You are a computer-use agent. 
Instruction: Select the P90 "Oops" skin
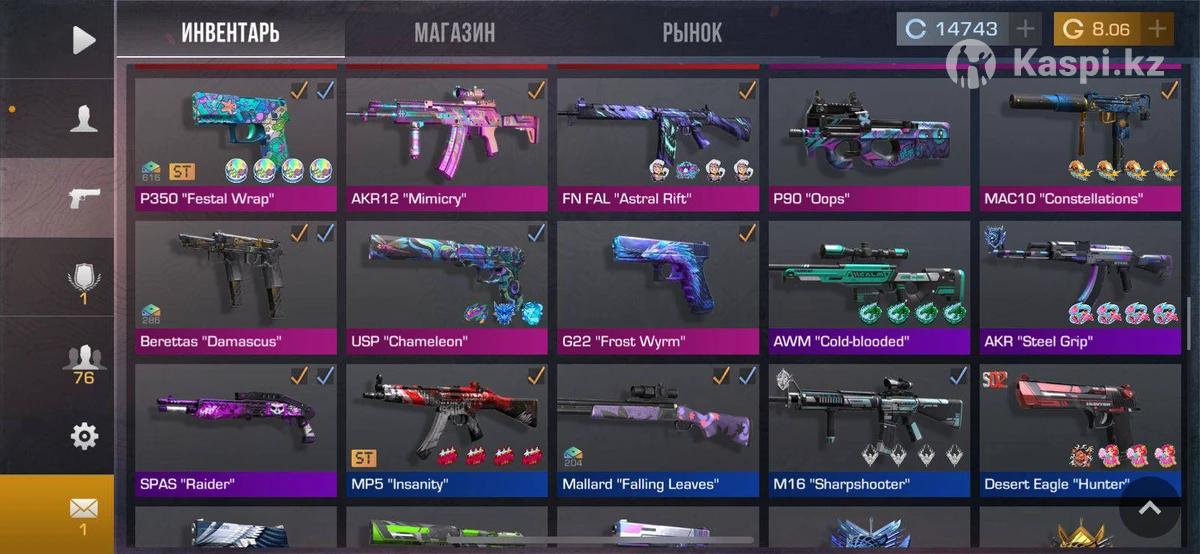pyautogui.click(x=869, y=142)
